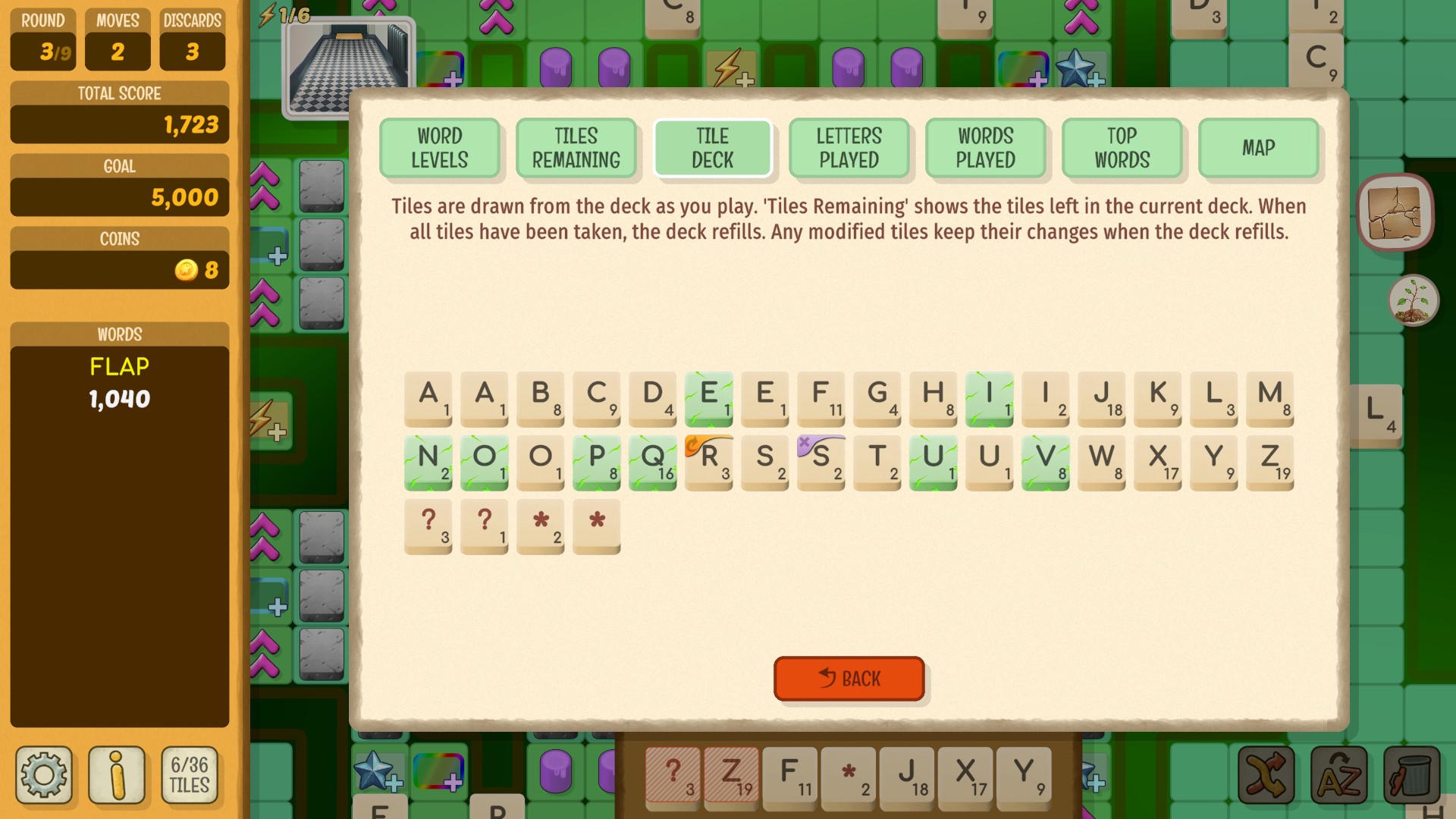Switch to the Tiles Remaining tab
This screenshot has height=819, width=1456.
[576, 148]
